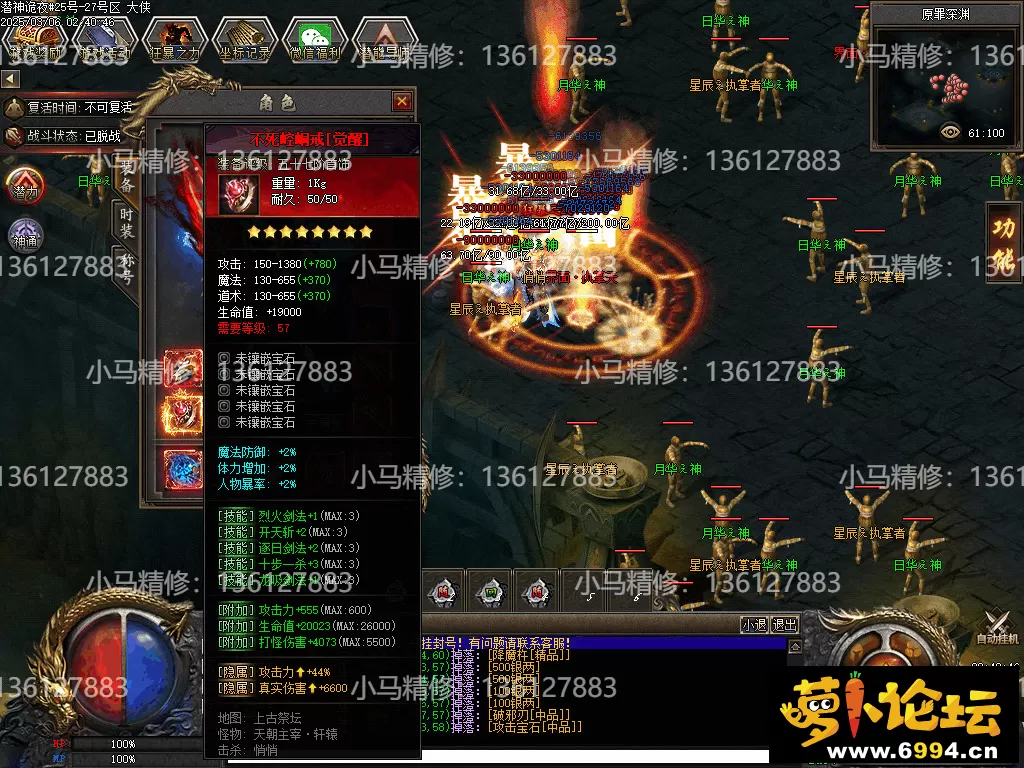Open the 潜能导师 potential mentor icon

pyautogui.click(x=385, y=41)
